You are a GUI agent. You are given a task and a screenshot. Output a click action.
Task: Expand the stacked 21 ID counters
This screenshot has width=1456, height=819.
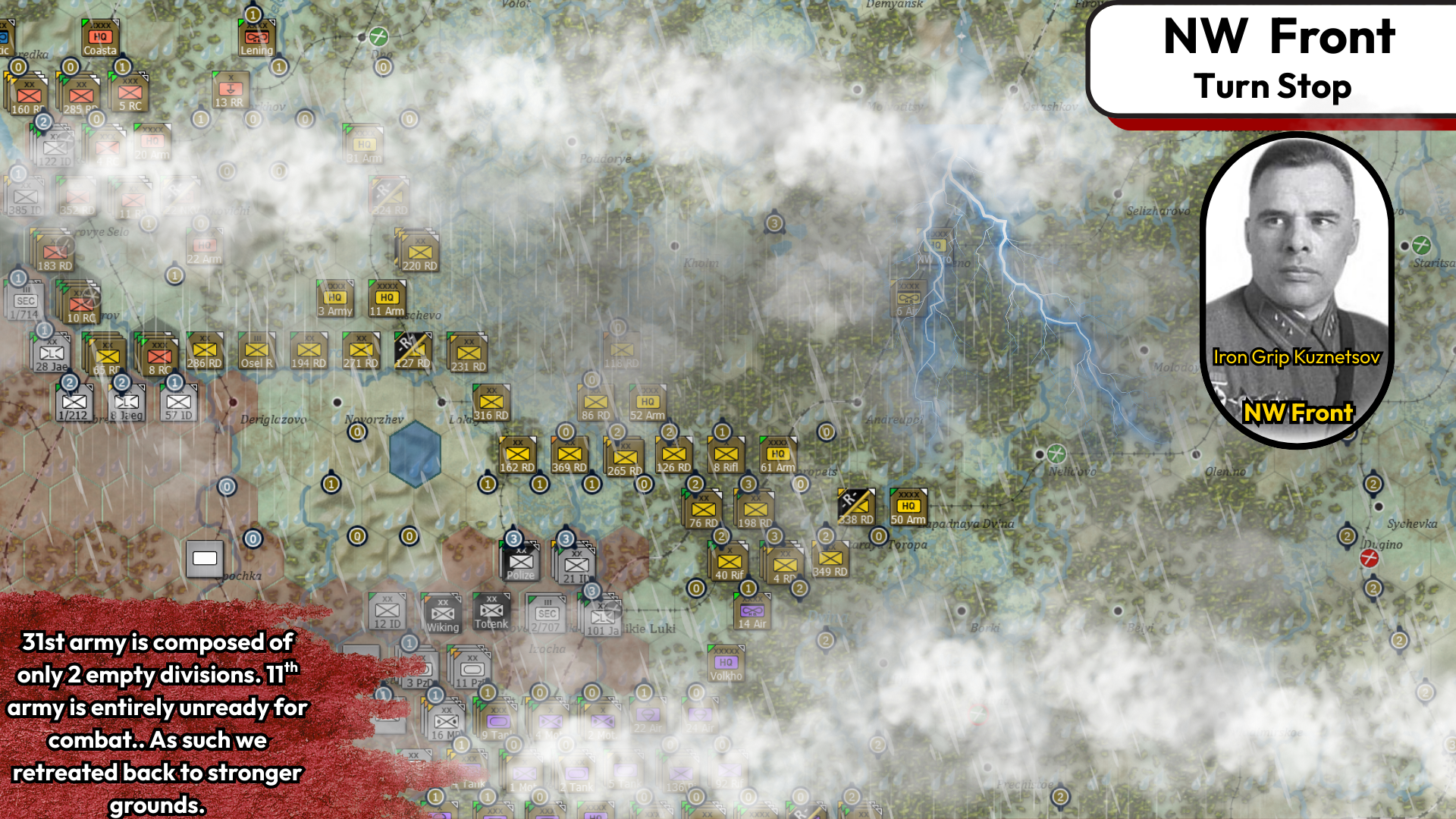(x=575, y=563)
